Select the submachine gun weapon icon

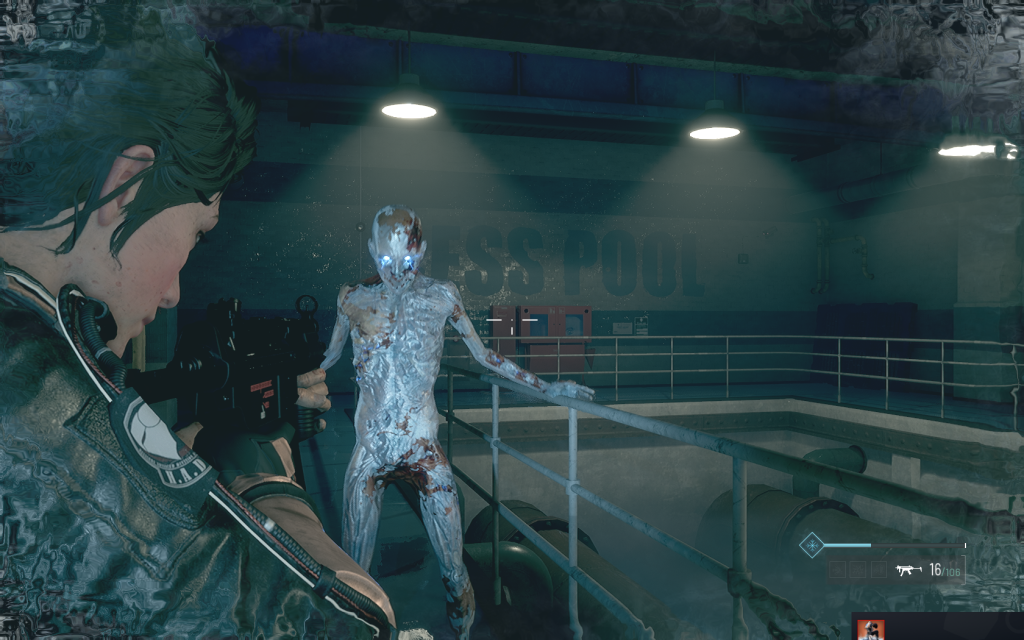908,570
